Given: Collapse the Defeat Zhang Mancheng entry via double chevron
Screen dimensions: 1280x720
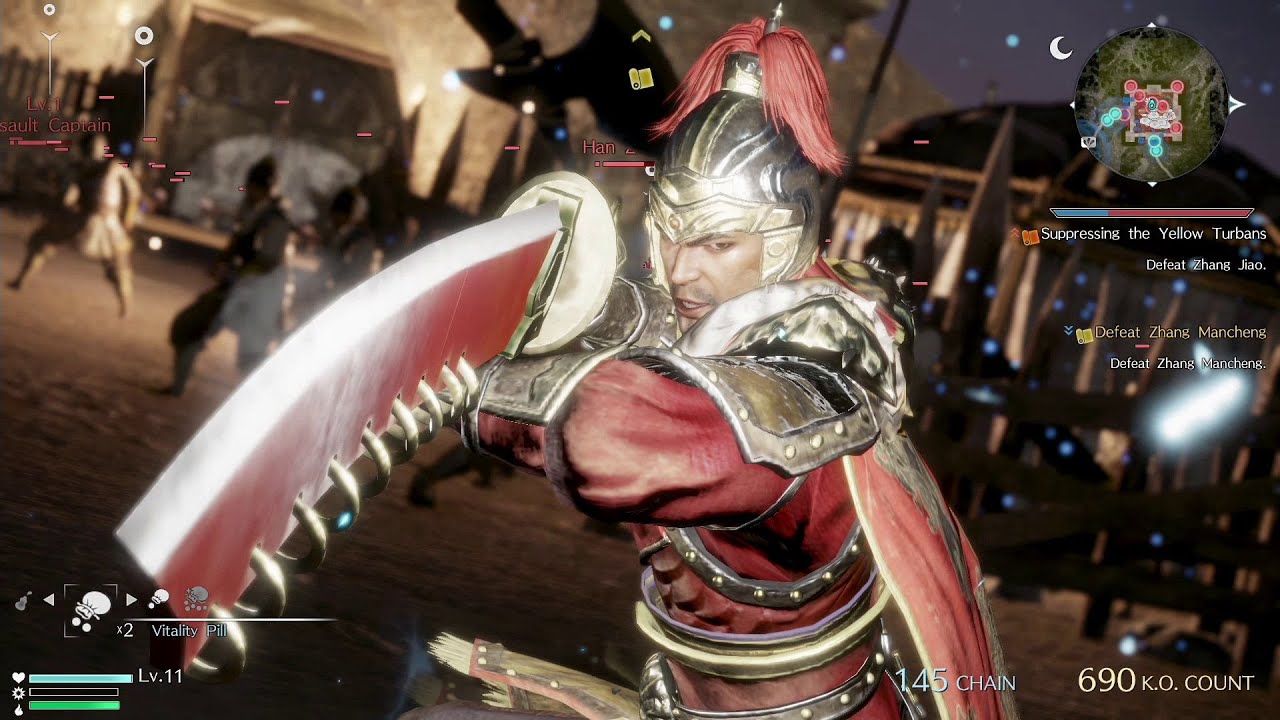Looking at the screenshot, I should pos(1068,330).
